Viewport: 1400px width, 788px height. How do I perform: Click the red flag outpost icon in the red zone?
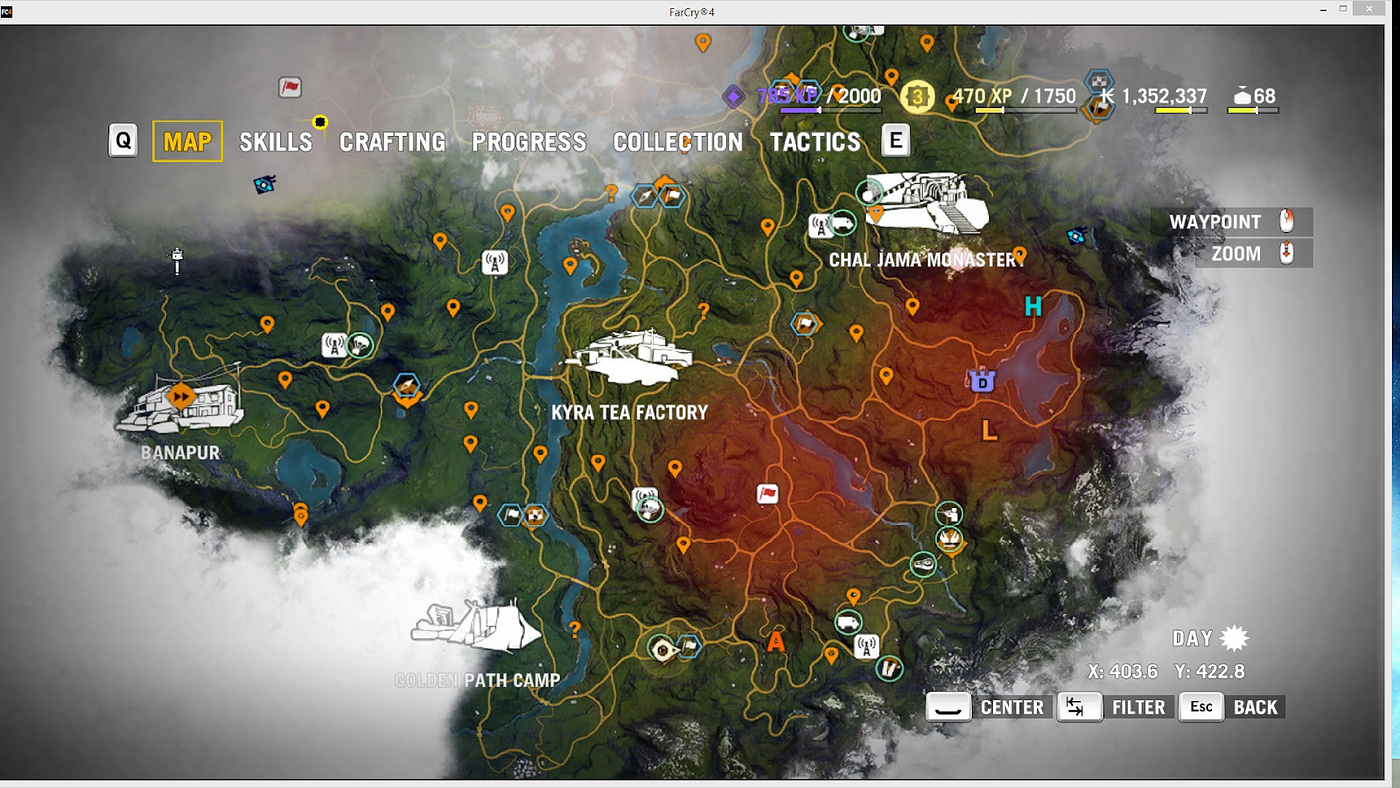(x=767, y=494)
